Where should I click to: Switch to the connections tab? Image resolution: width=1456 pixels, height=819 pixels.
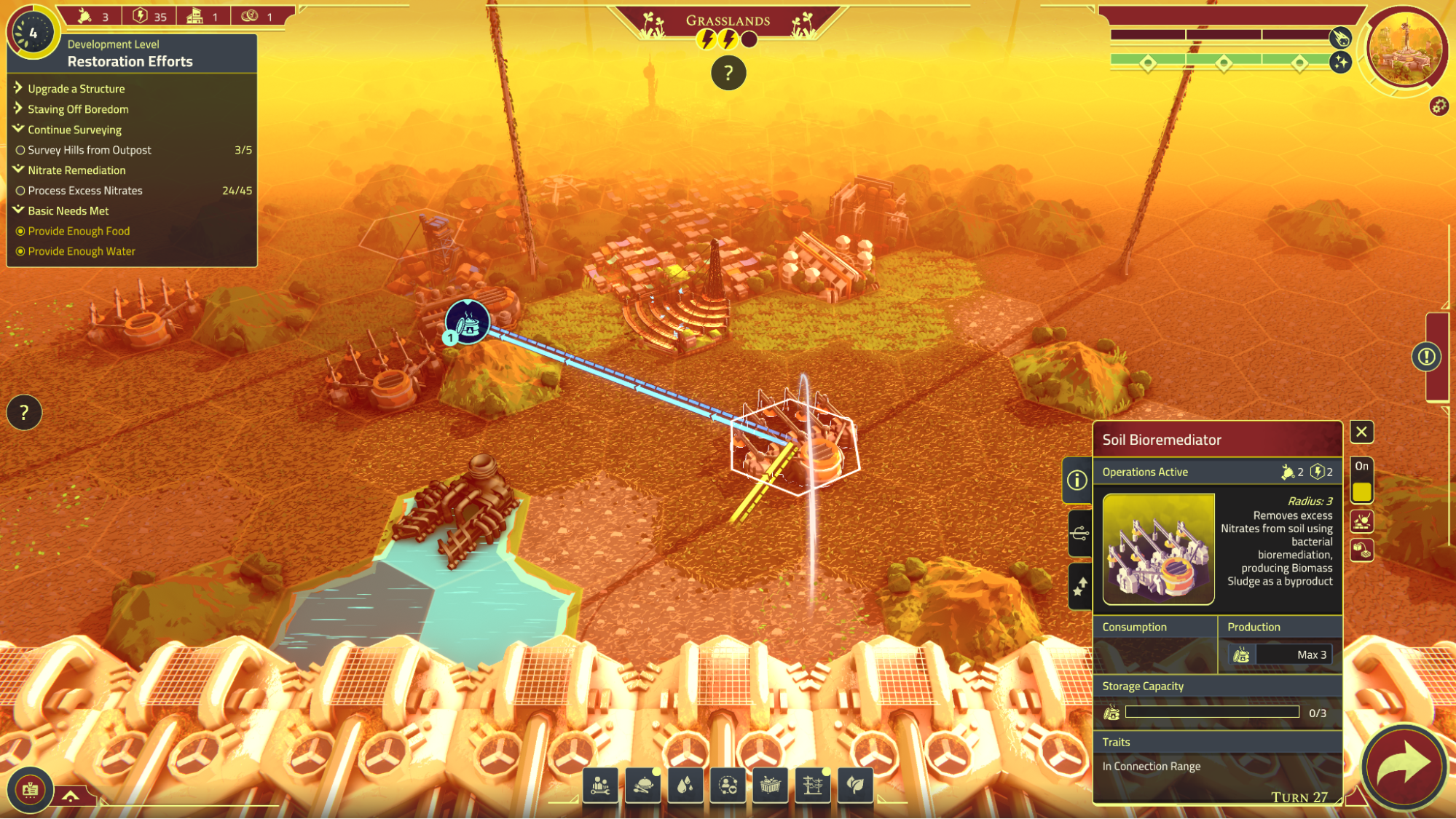(x=1079, y=534)
